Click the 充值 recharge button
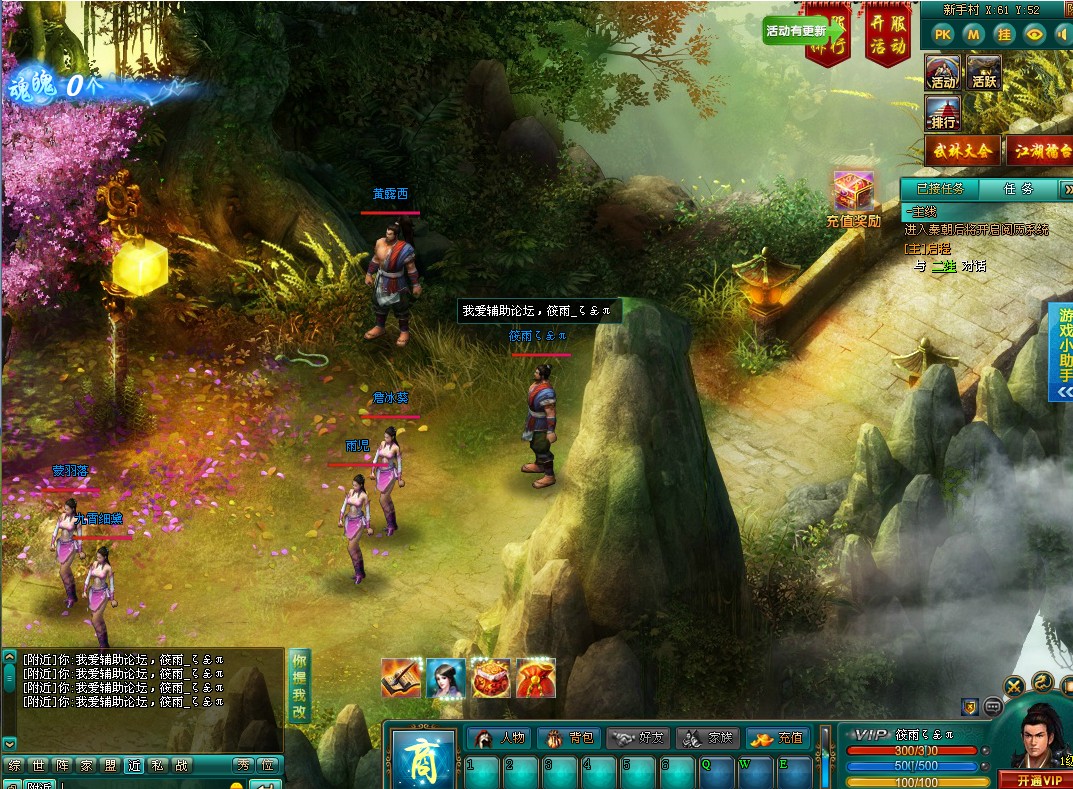1073x789 pixels. click(778, 738)
